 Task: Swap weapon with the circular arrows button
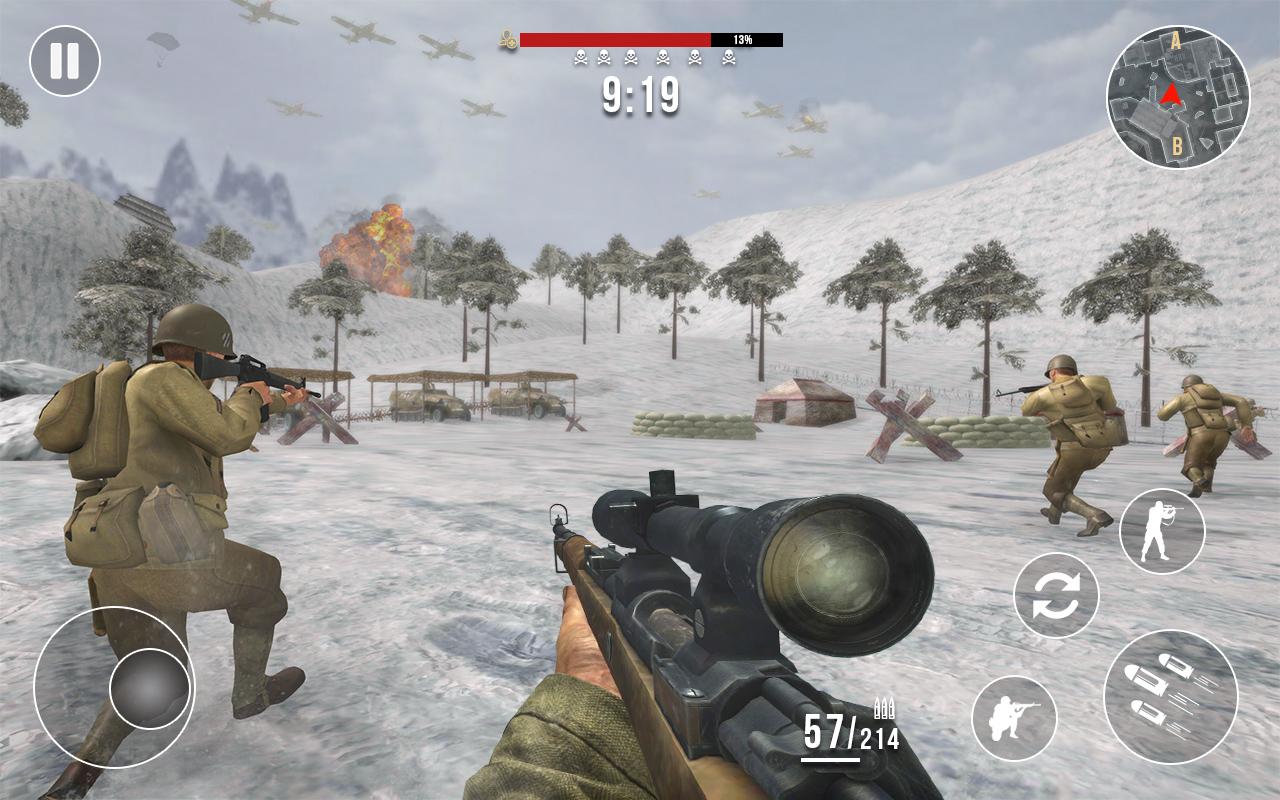[1056, 596]
